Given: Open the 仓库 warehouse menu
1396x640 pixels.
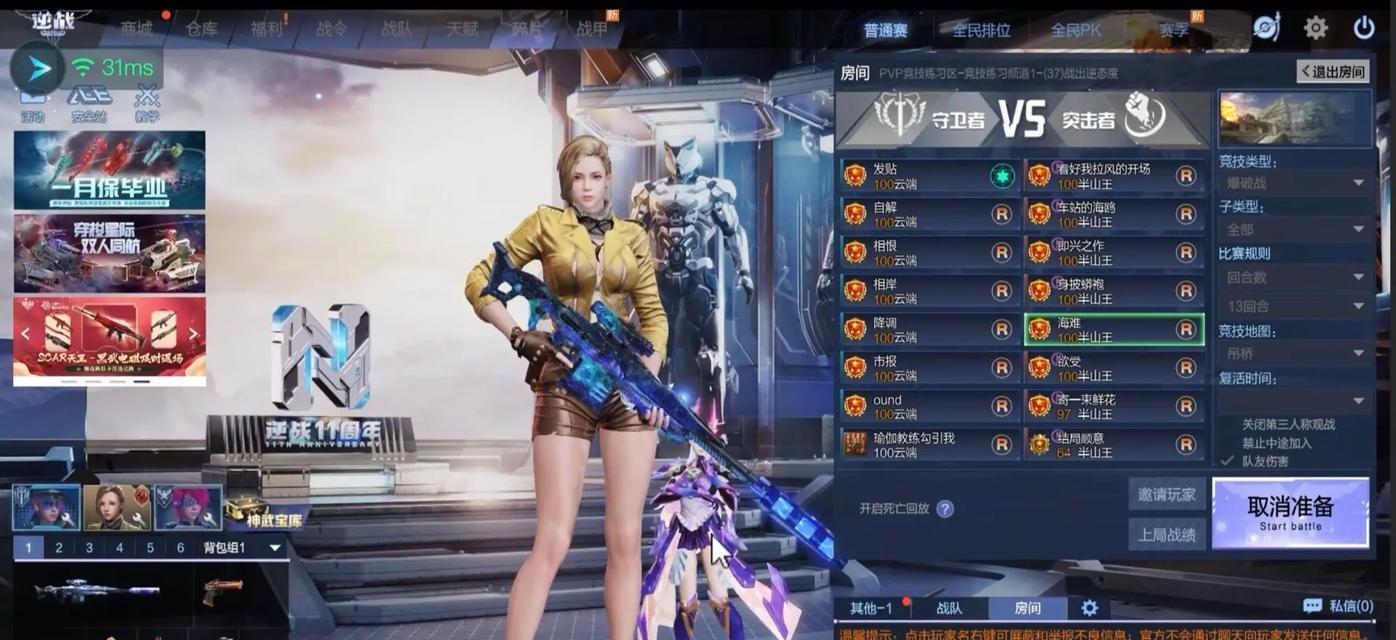Looking at the screenshot, I should coord(201,29).
